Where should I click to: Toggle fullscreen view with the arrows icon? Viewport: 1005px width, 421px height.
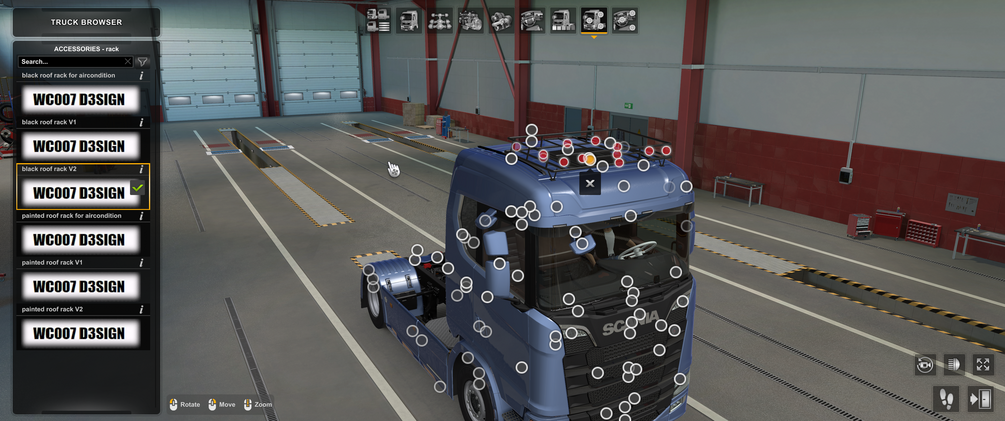[x=983, y=365]
